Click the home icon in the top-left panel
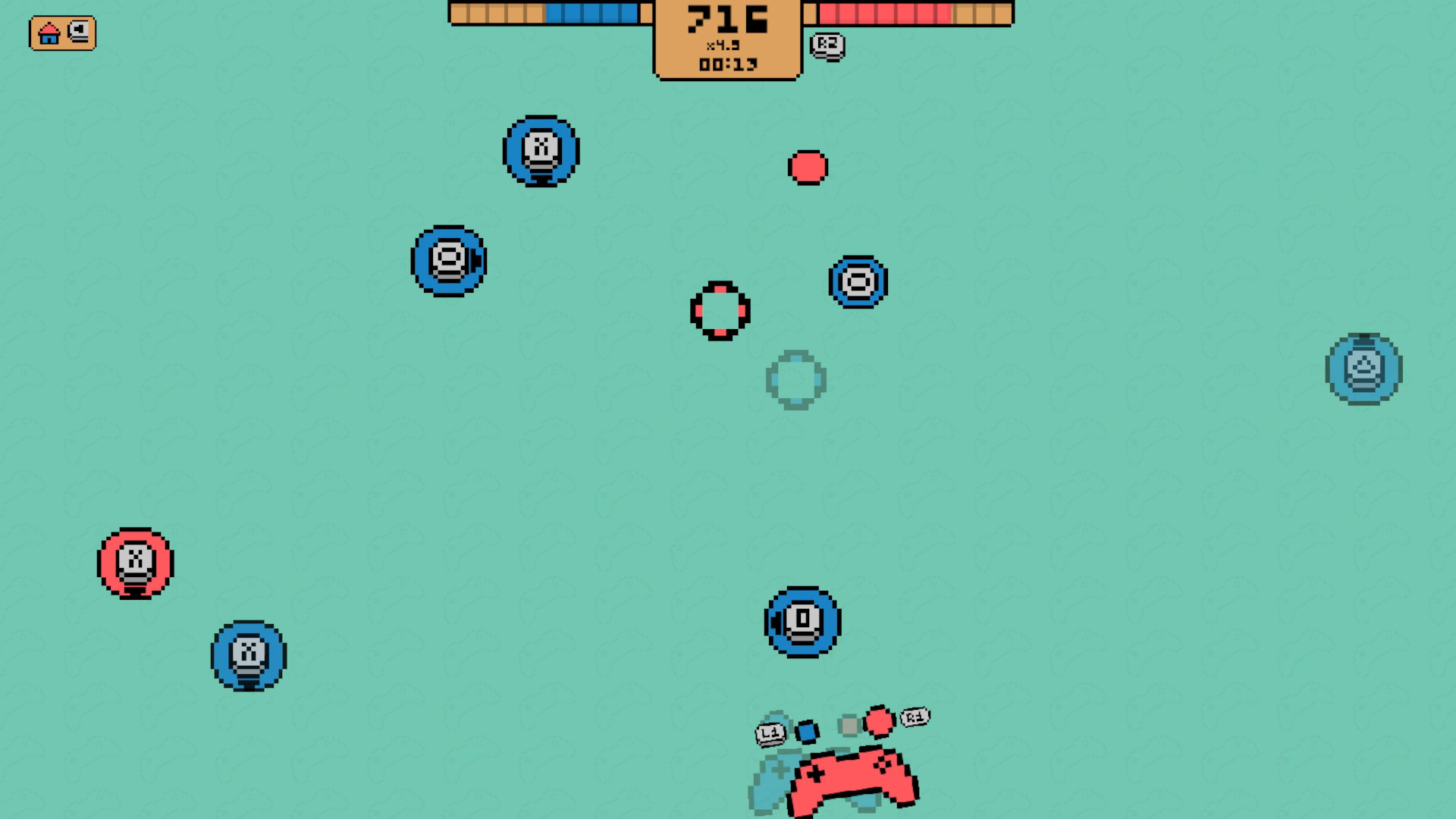Viewport: 1456px width, 819px height. tap(49, 33)
